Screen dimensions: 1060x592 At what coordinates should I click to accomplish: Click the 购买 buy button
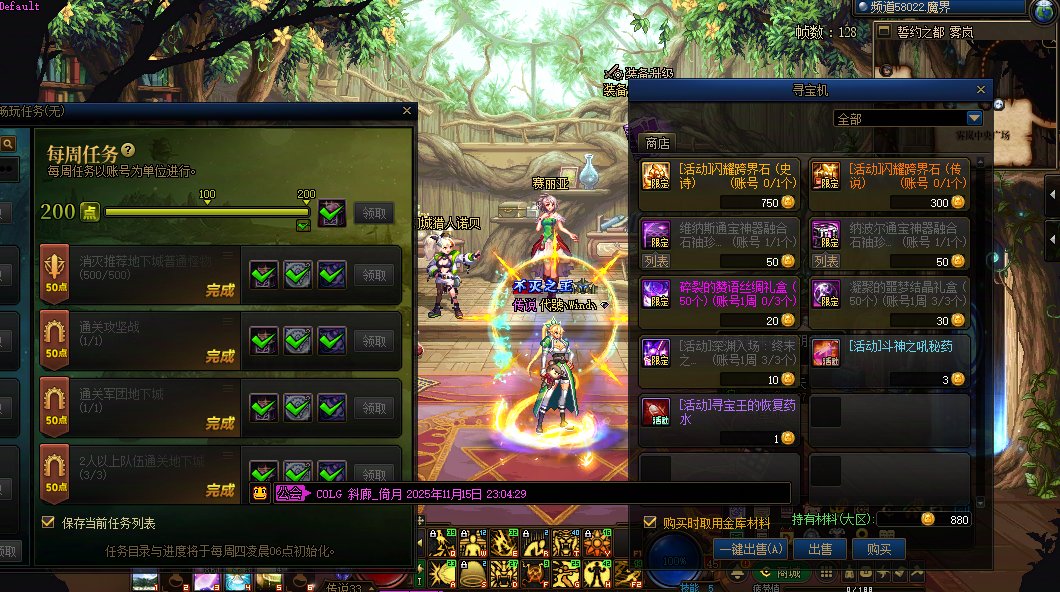(879, 549)
